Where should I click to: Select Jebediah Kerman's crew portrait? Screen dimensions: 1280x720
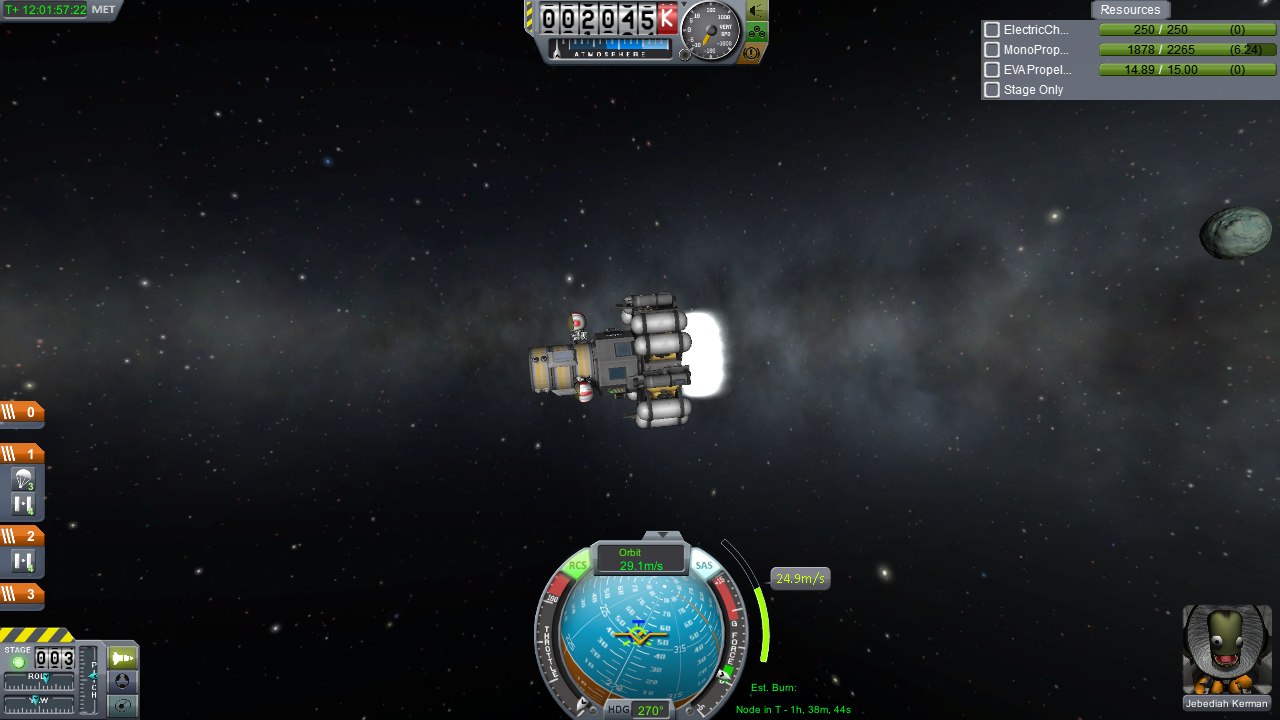(x=1227, y=650)
